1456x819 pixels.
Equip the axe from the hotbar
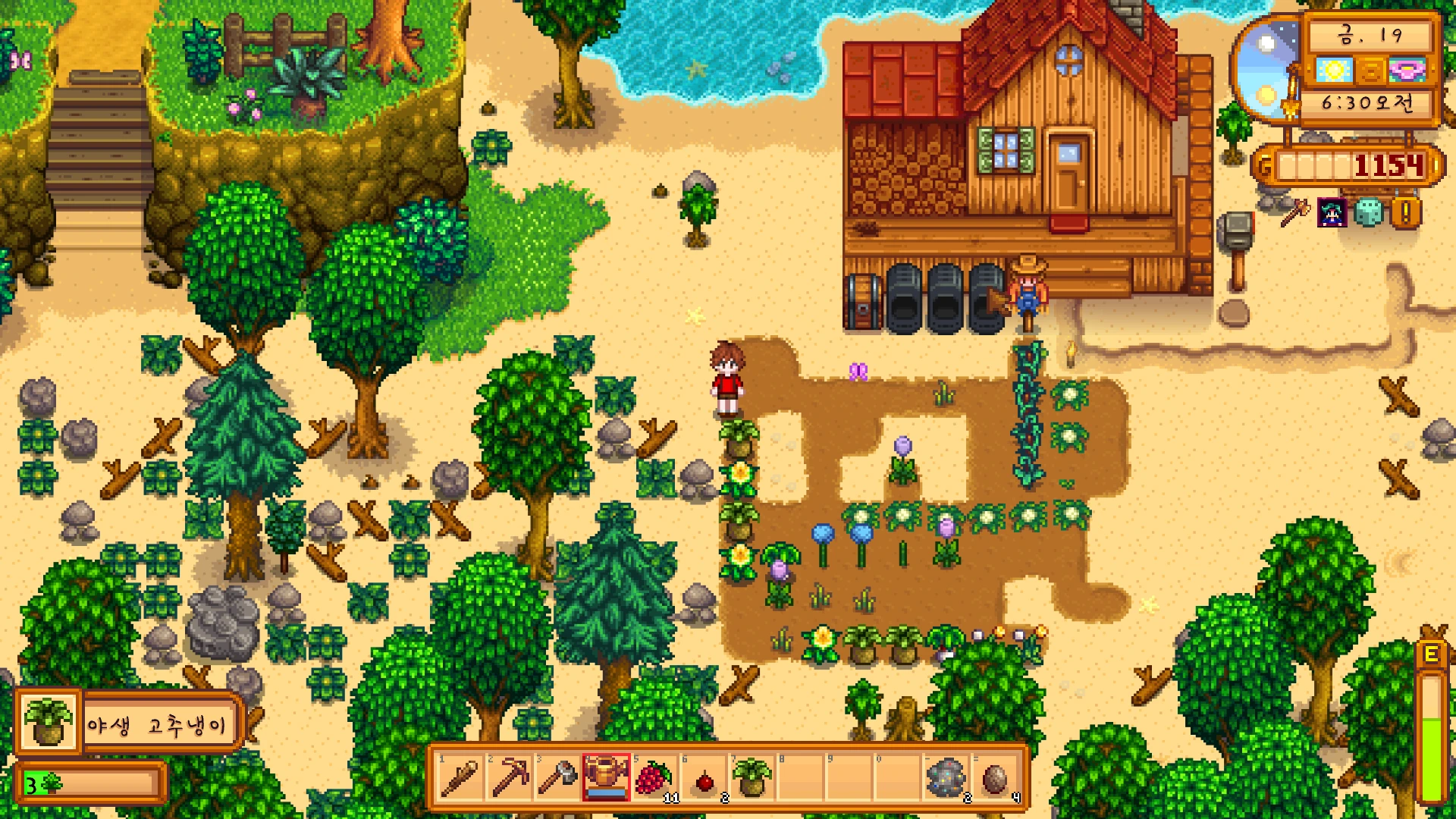(x=558, y=778)
